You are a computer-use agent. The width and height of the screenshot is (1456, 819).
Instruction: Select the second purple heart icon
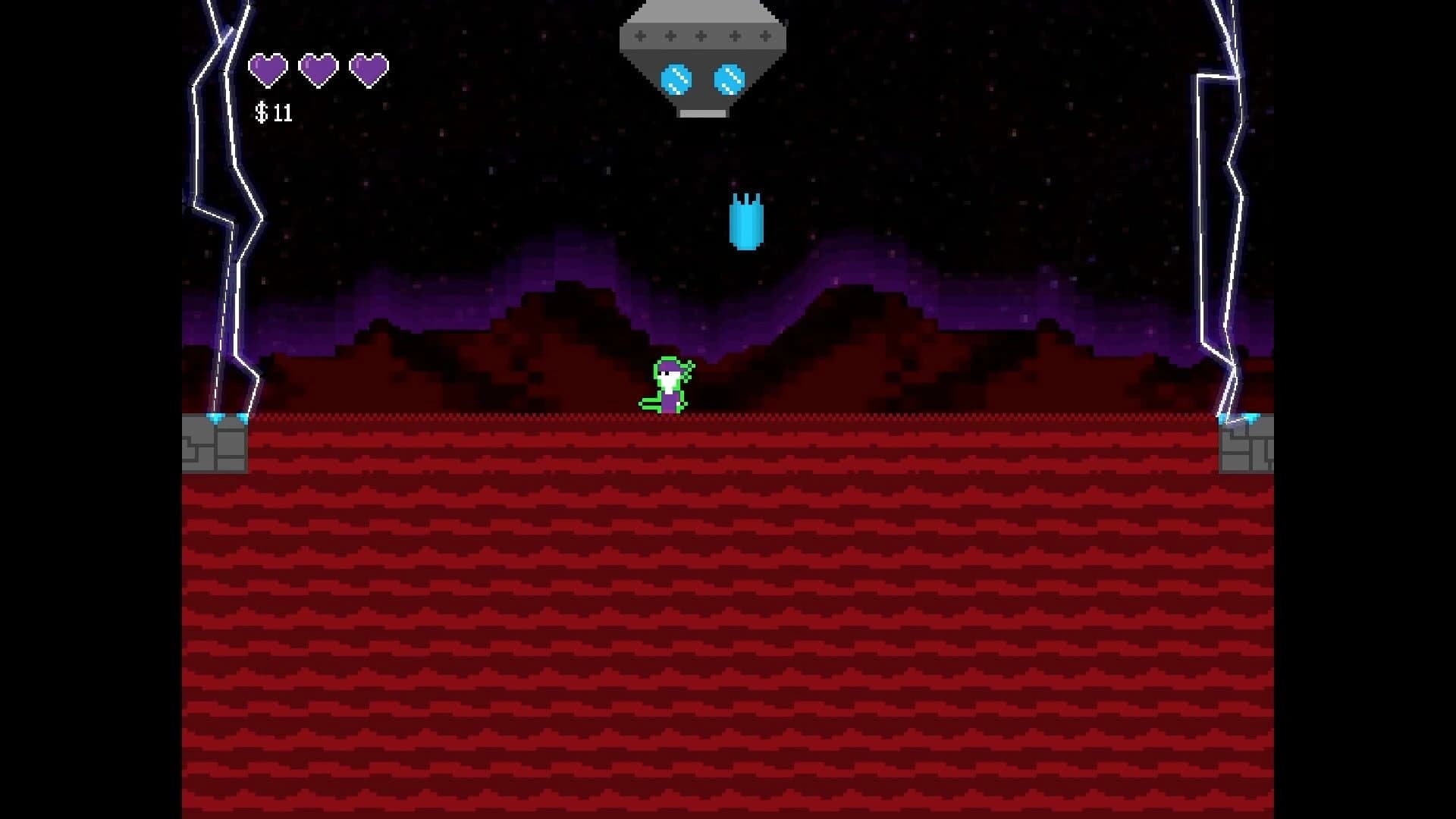coord(318,68)
